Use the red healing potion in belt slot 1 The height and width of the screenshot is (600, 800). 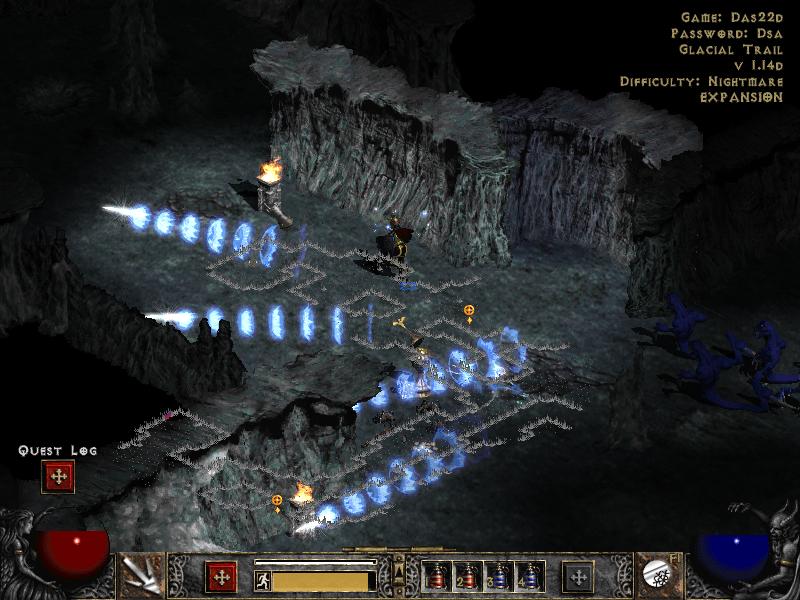pyautogui.click(x=437, y=577)
